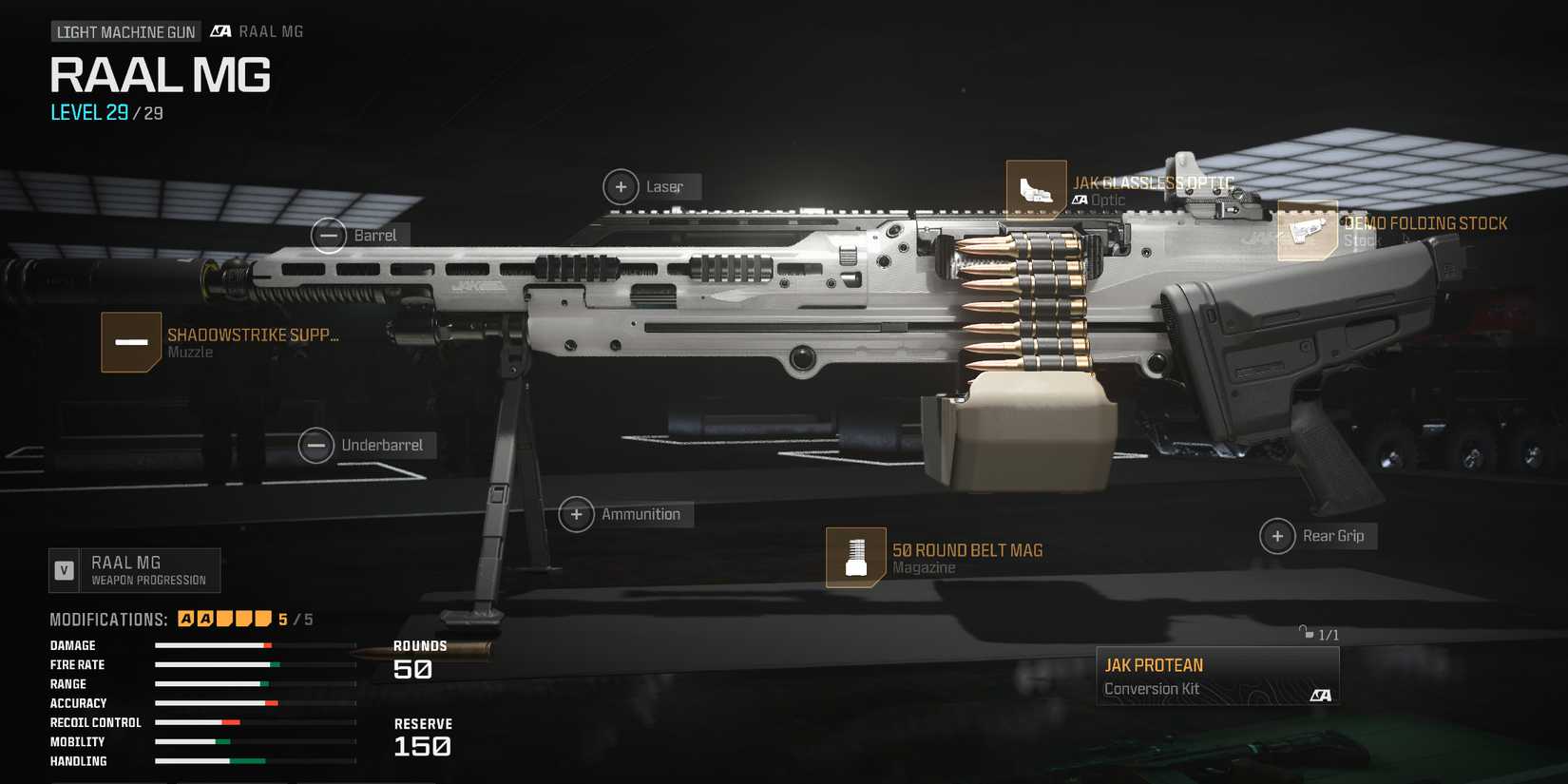Click the 50 Round Belt Mag icon
The width and height of the screenshot is (1568, 784).
tap(856, 557)
